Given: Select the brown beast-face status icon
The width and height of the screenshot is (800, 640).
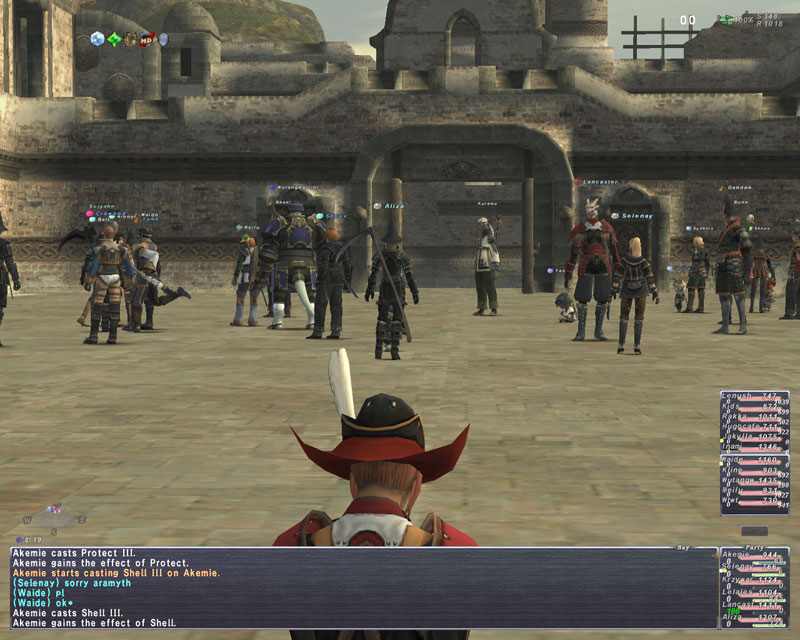Looking at the screenshot, I should (x=130, y=39).
